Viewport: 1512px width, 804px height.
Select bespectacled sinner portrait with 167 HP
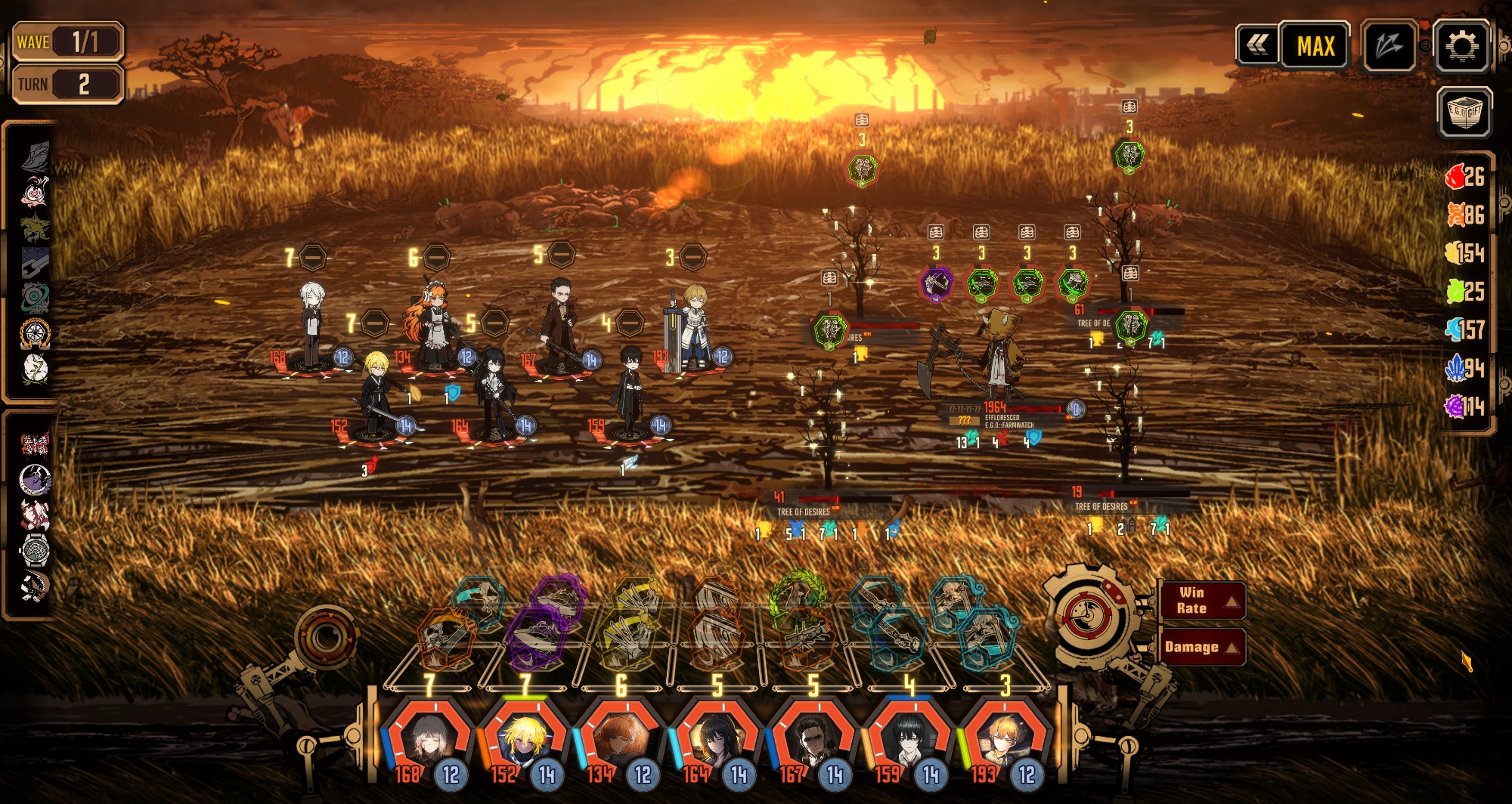[813, 738]
